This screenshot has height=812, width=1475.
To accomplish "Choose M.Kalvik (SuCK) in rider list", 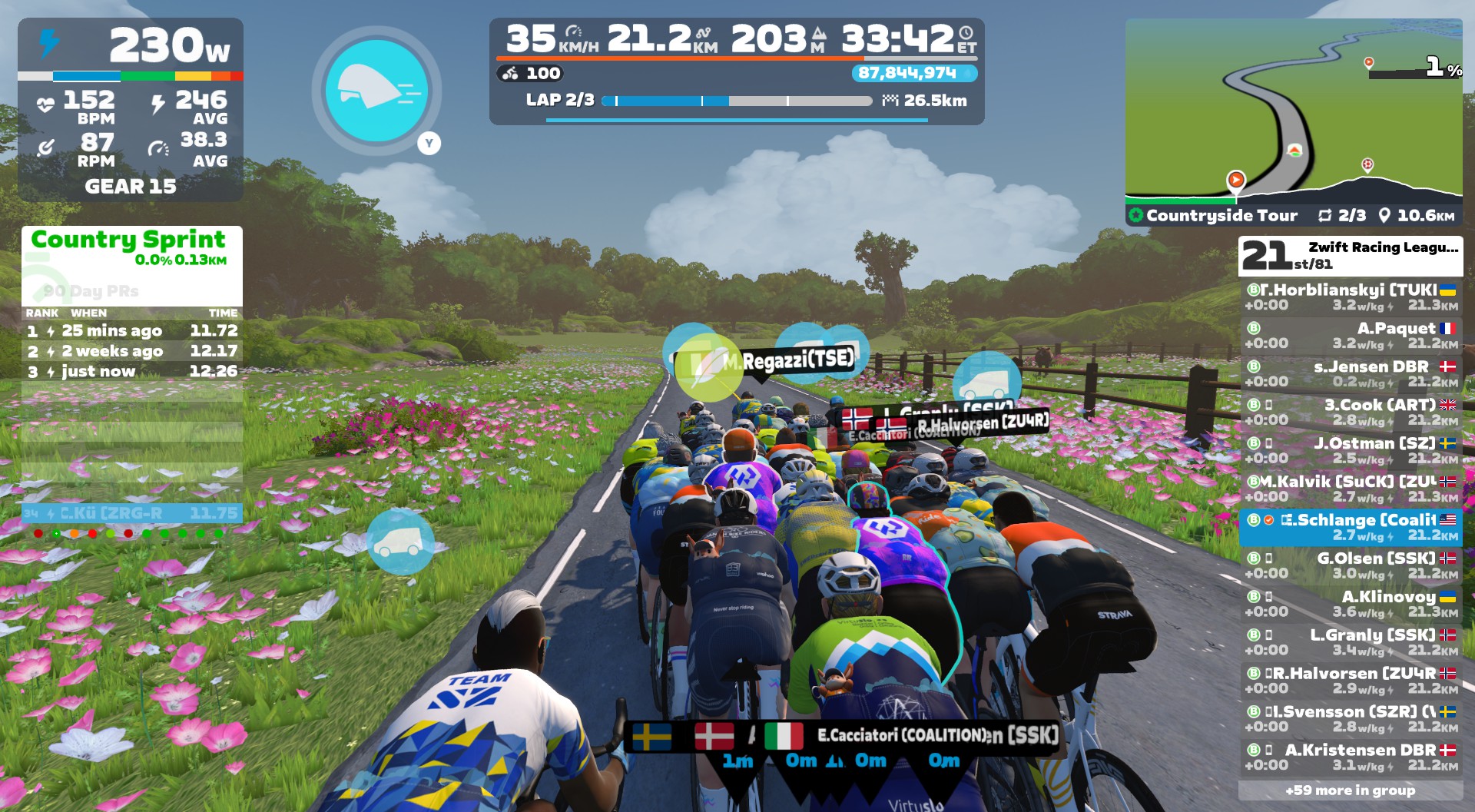I will click(1350, 489).
